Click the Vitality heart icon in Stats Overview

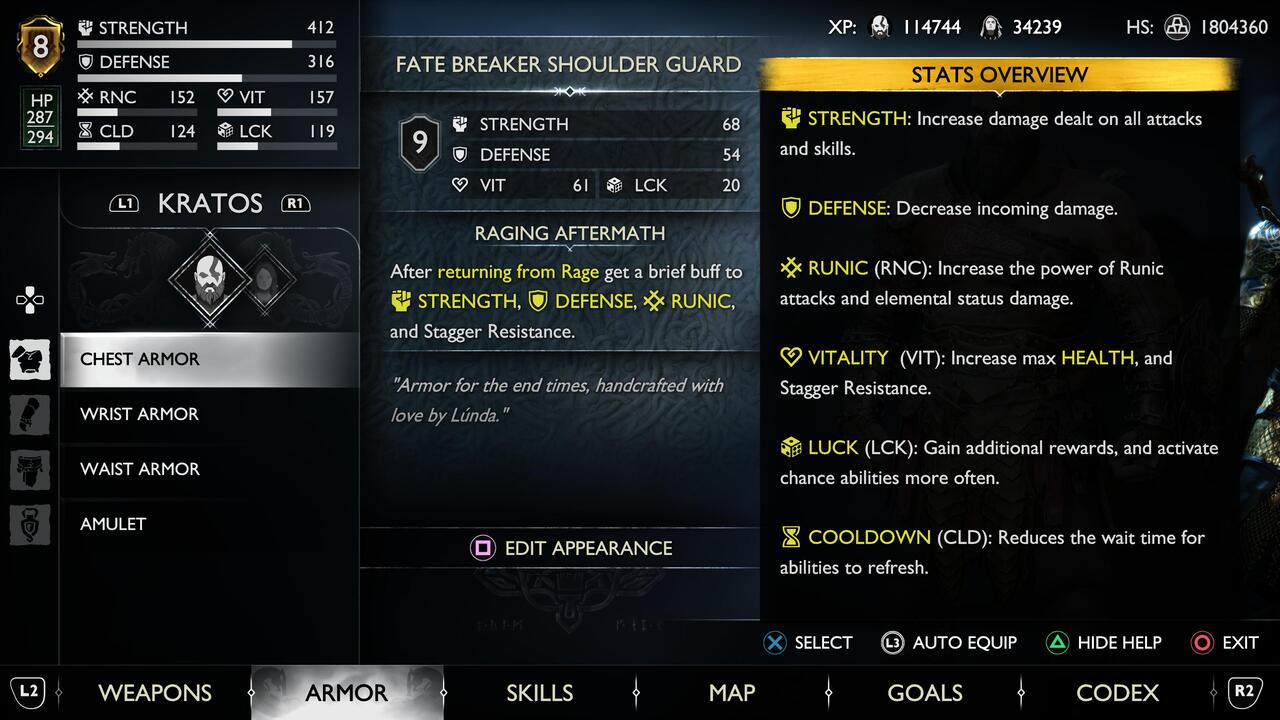click(x=789, y=358)
